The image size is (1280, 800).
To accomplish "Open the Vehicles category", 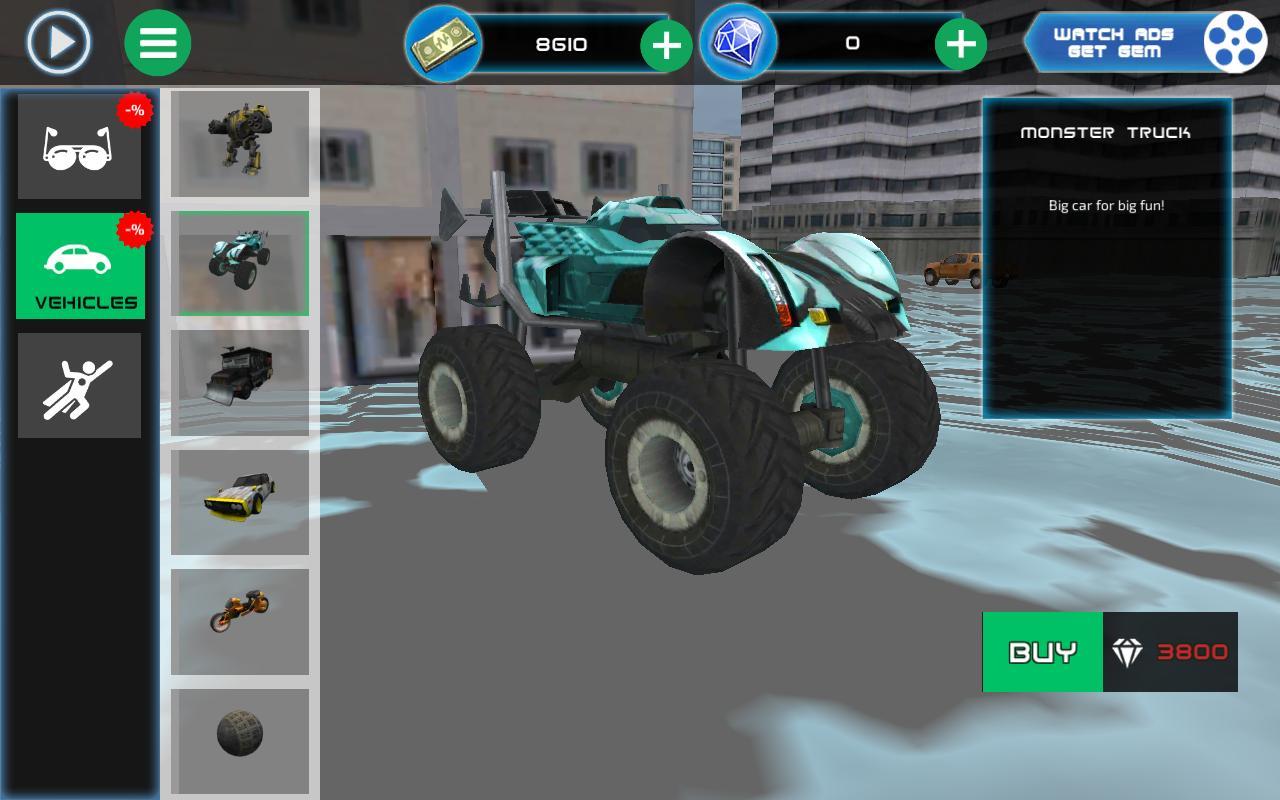I will point(79,268).
